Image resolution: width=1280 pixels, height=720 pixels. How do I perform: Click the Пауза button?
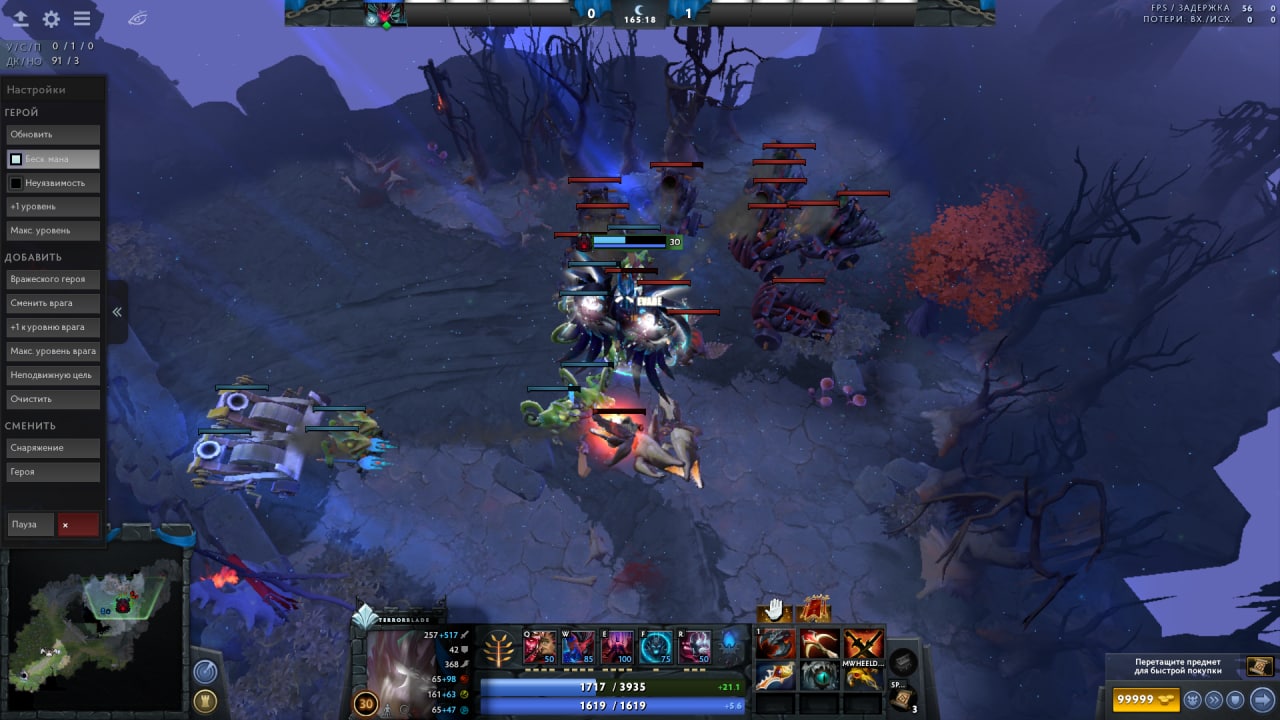[x=30, y=524]
